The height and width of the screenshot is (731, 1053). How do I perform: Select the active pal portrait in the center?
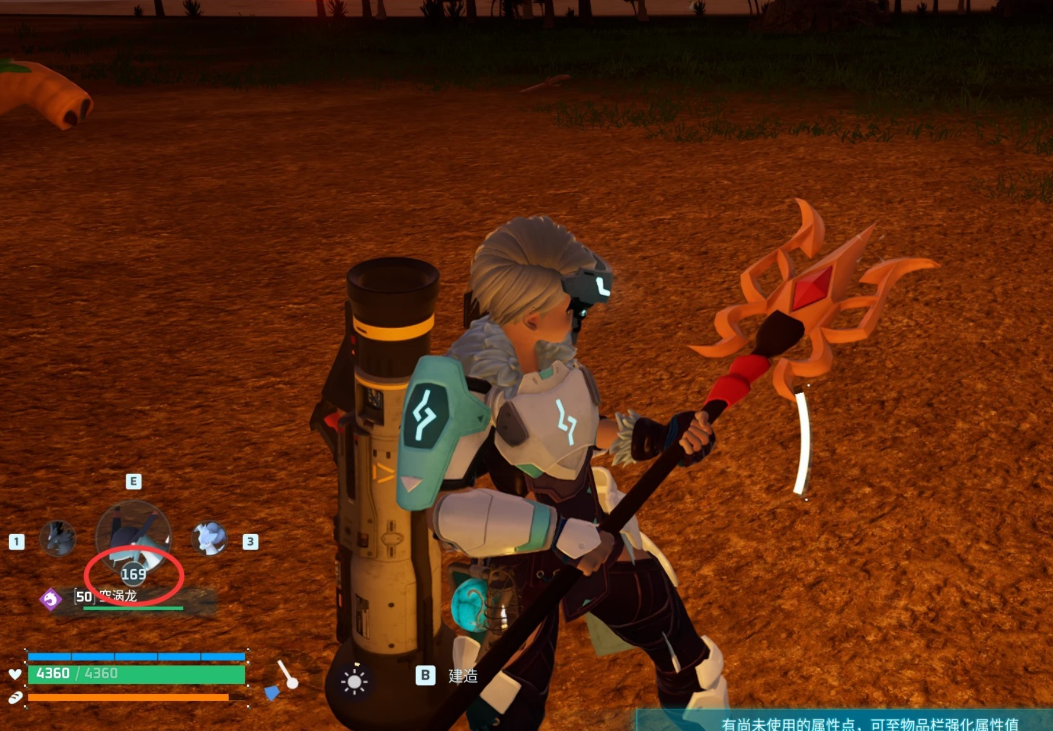point(133,537)
